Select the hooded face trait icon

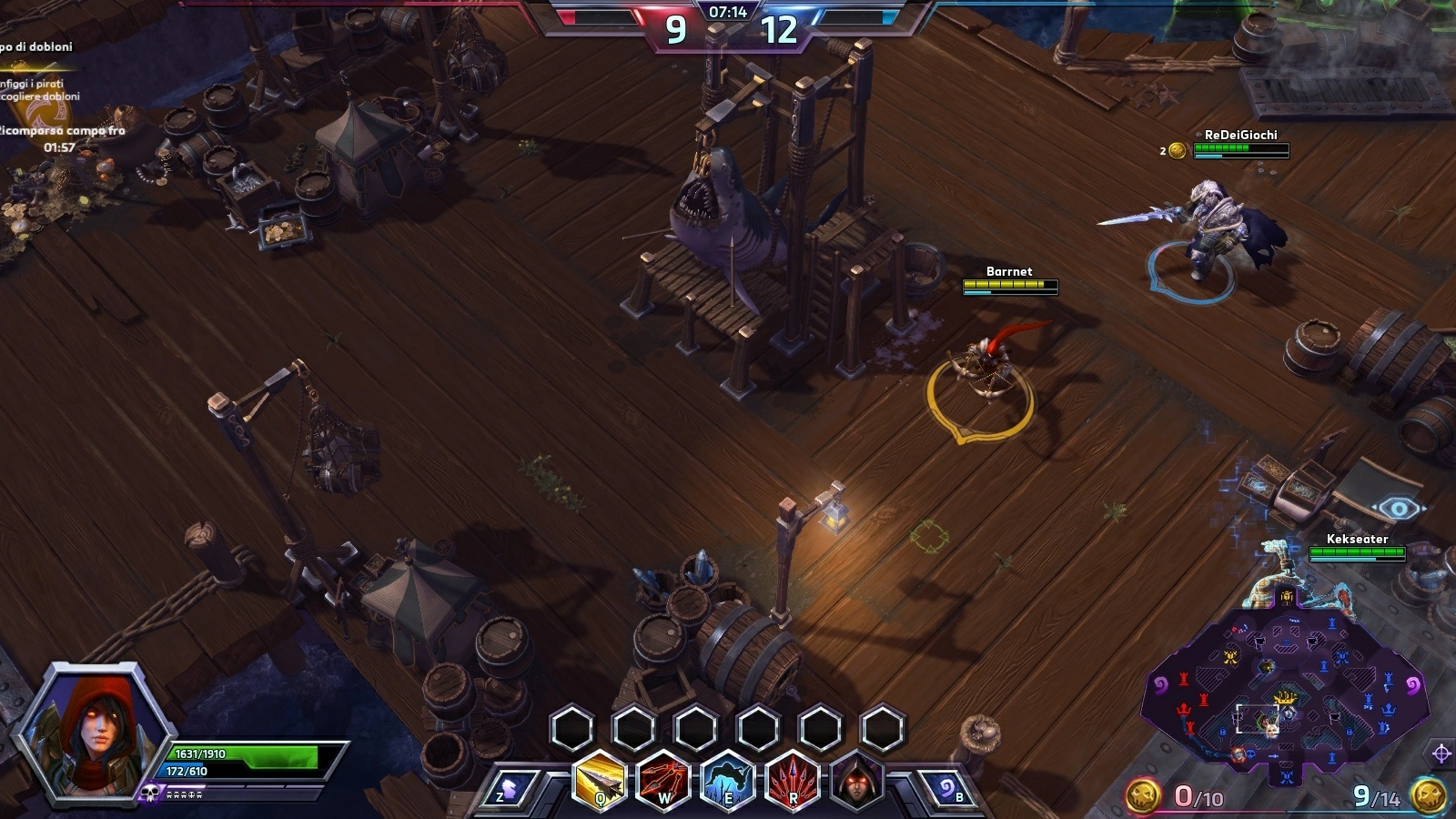856,781
